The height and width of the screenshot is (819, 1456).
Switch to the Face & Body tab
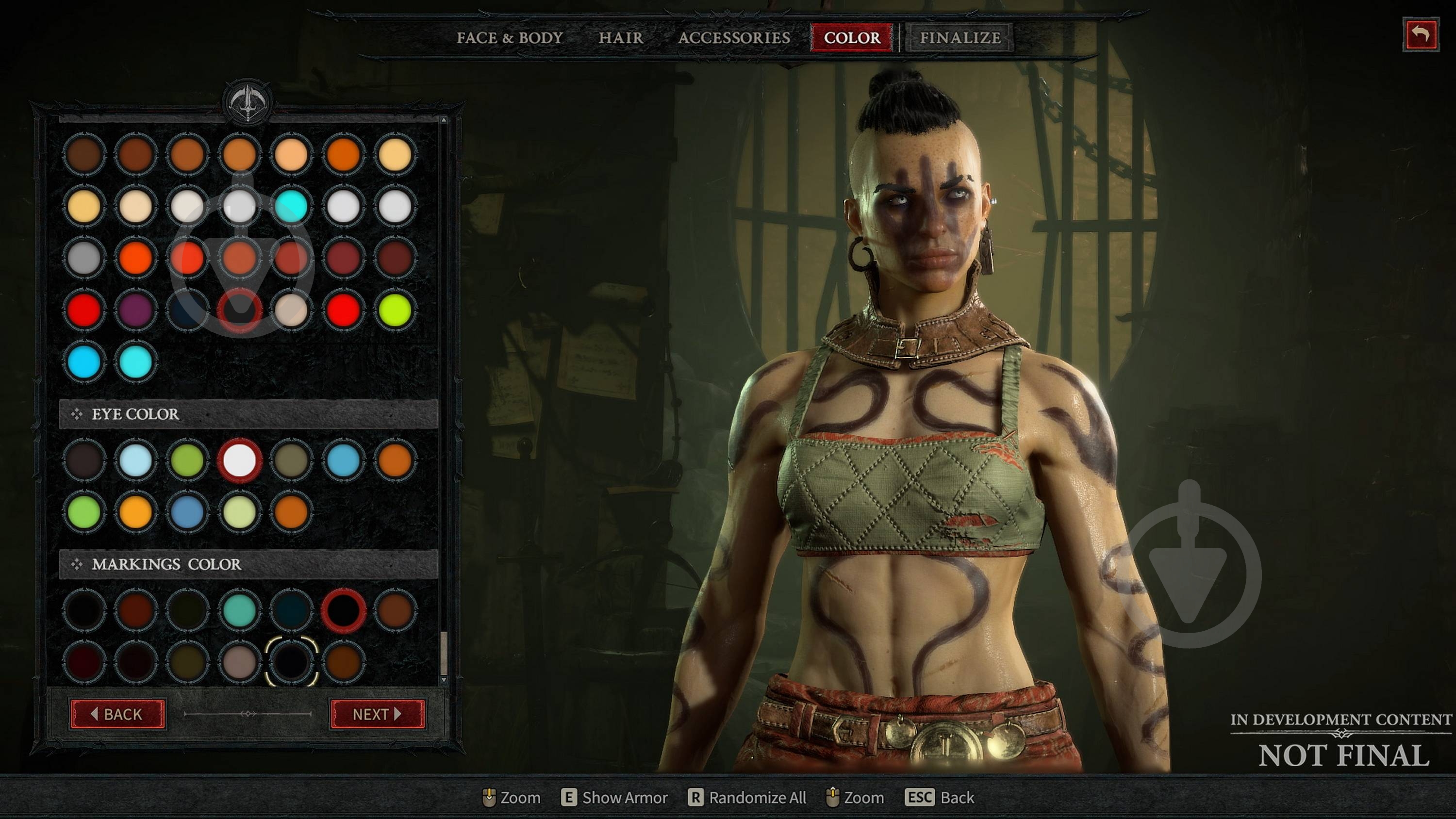[509, 38]
